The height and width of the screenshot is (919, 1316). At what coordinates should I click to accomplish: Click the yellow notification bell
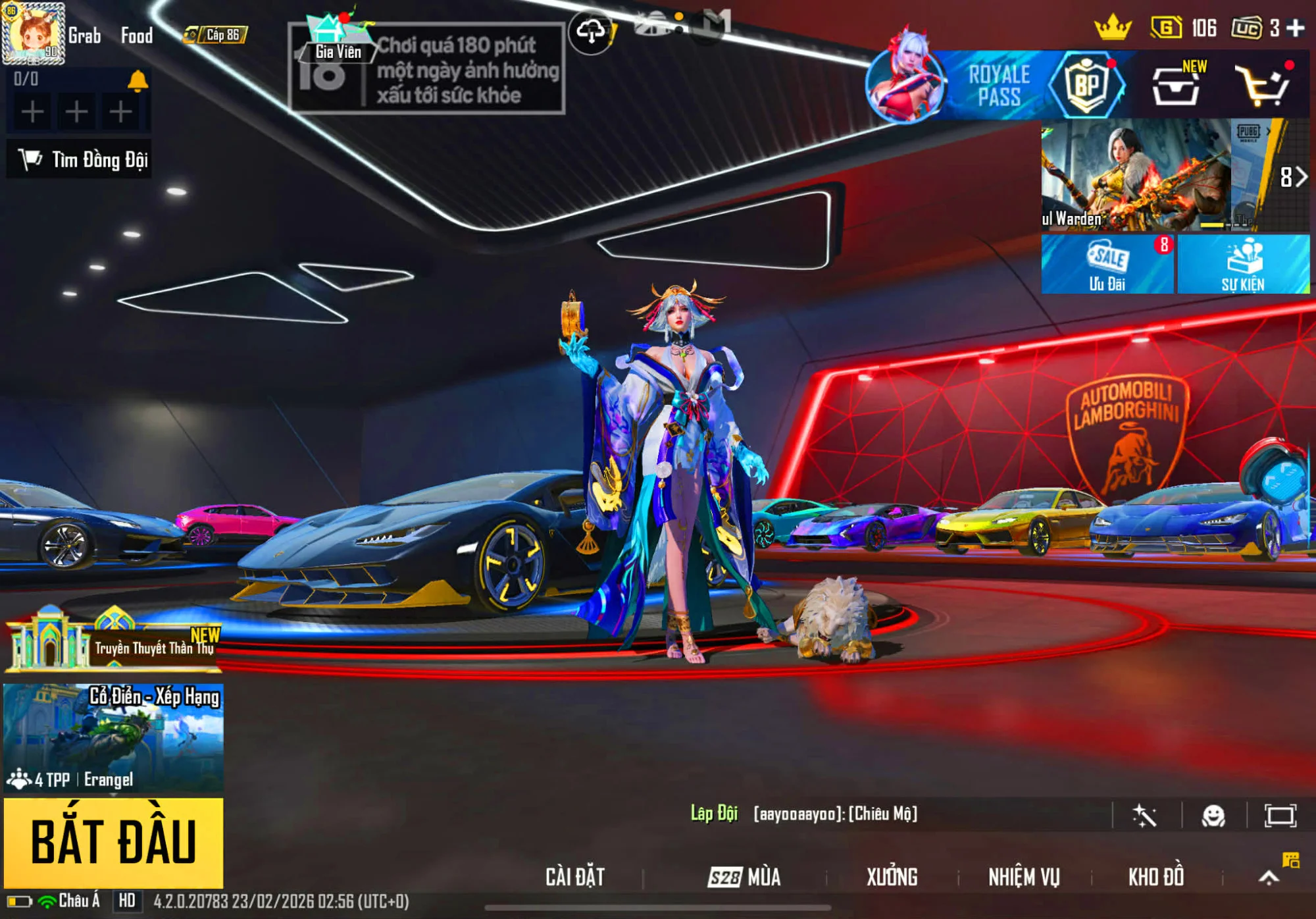pyautogui.click(x=137, y=81)
